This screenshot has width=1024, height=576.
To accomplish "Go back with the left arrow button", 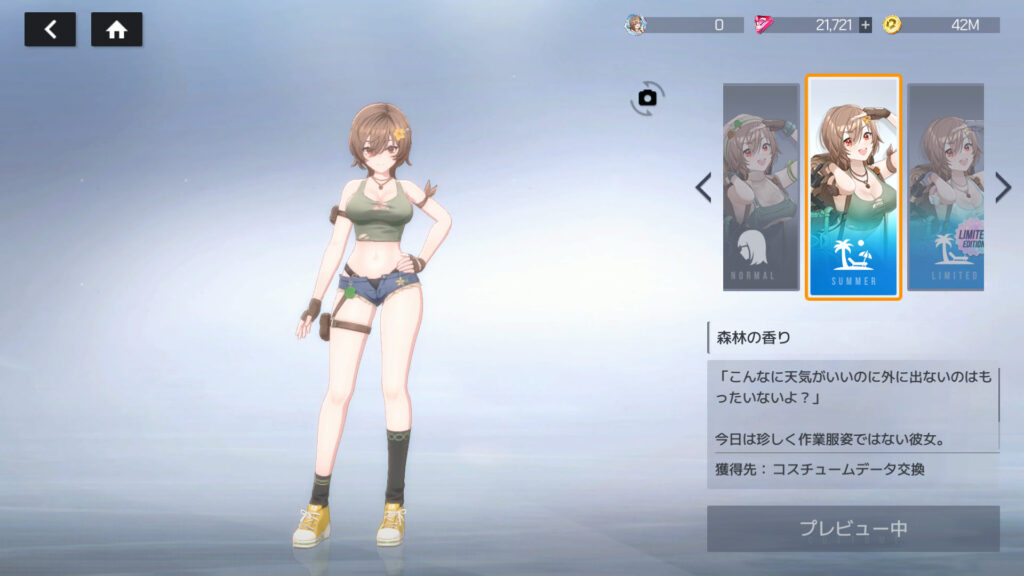I will [x=50, y=29].
